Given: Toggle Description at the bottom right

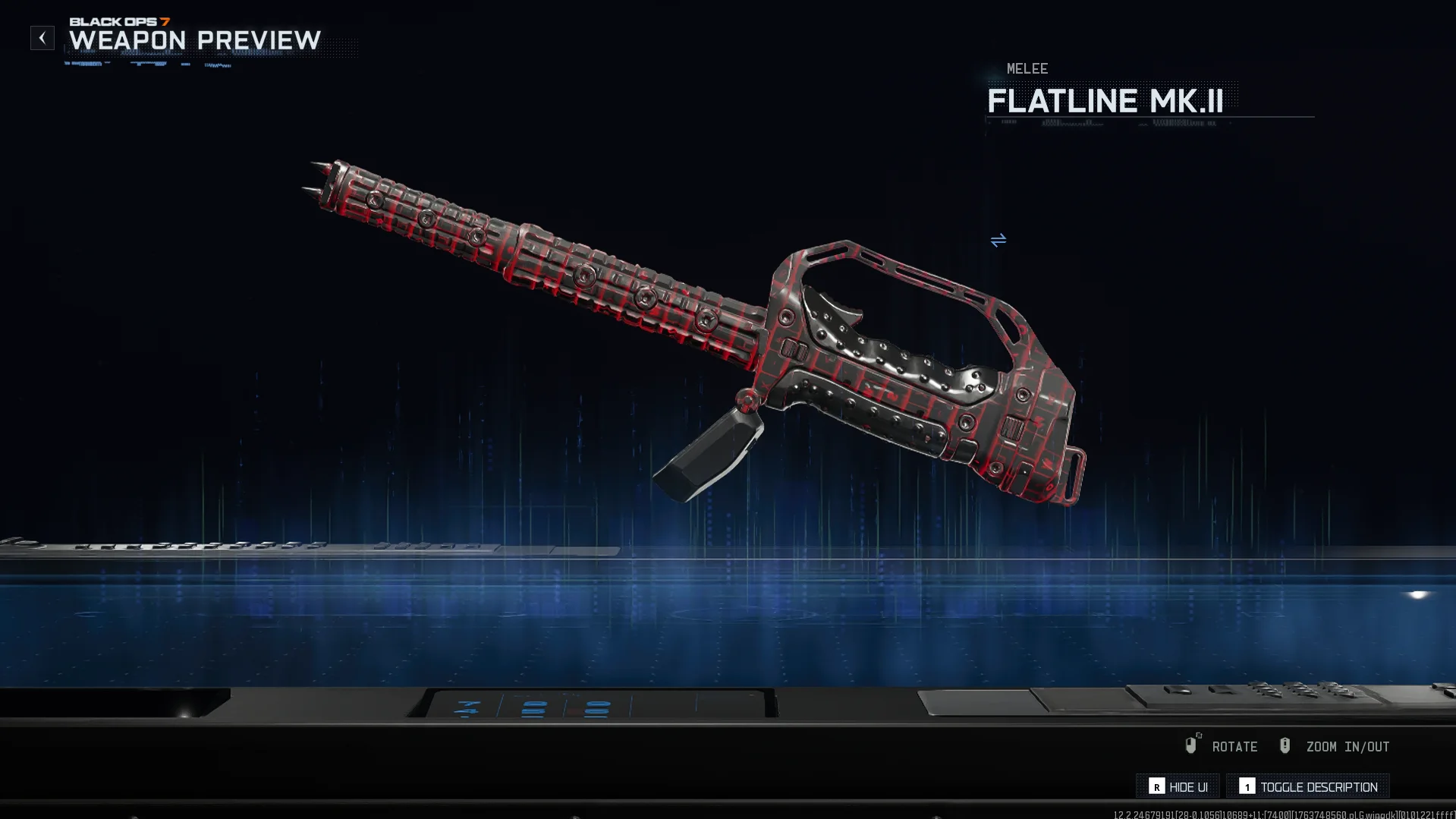Looking at the screenshot, I should [1308, 786].
